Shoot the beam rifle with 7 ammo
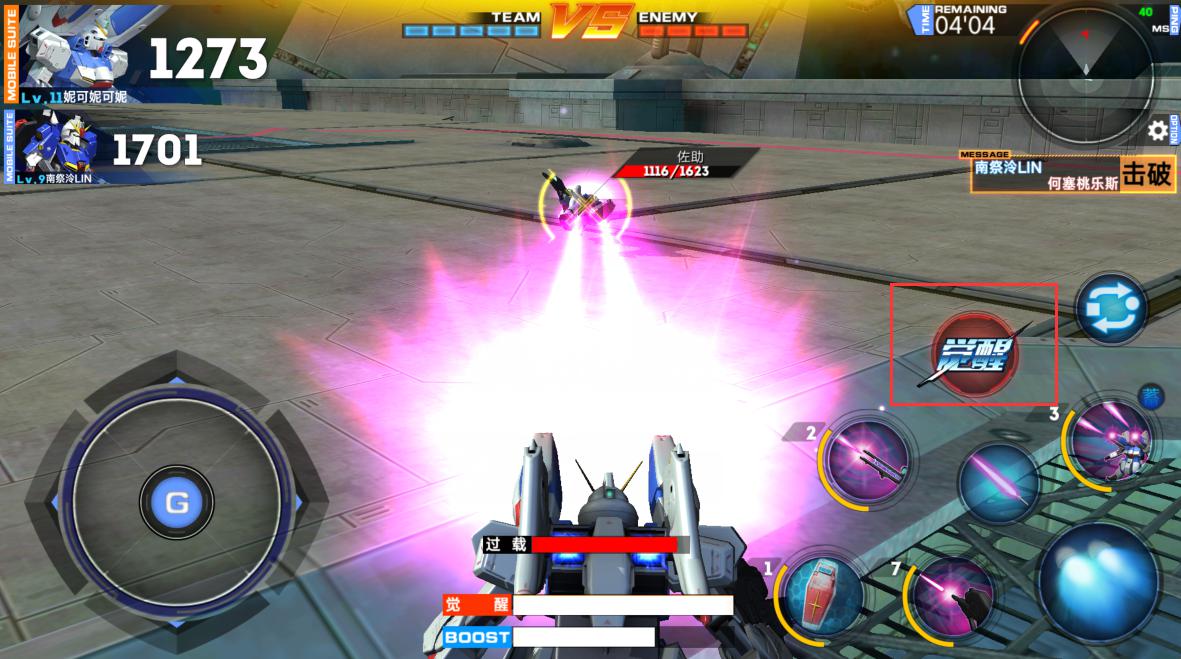The width and height of the screenshot is (1181, 659). pos(954,598)
